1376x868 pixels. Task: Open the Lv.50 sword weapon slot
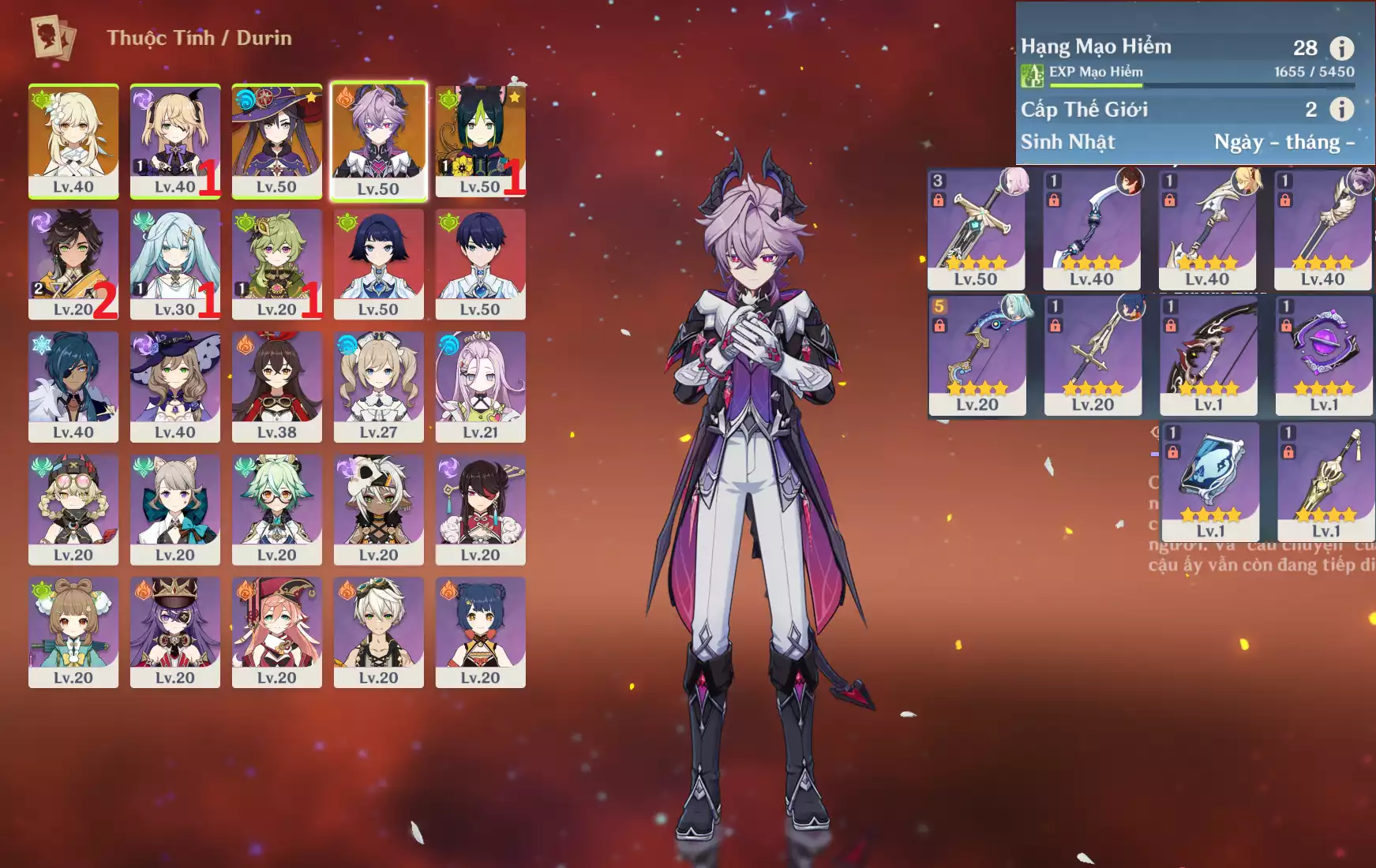coord(976,229)
